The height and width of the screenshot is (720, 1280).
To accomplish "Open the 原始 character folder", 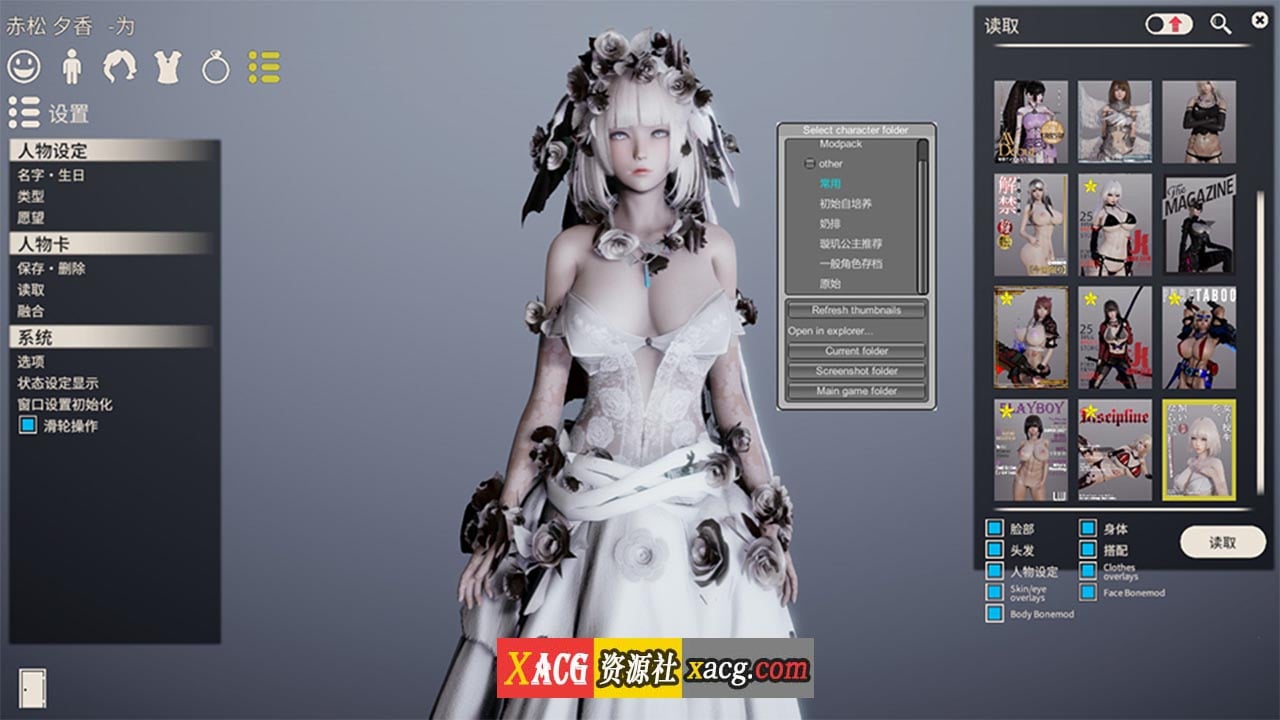I will 832,283.
